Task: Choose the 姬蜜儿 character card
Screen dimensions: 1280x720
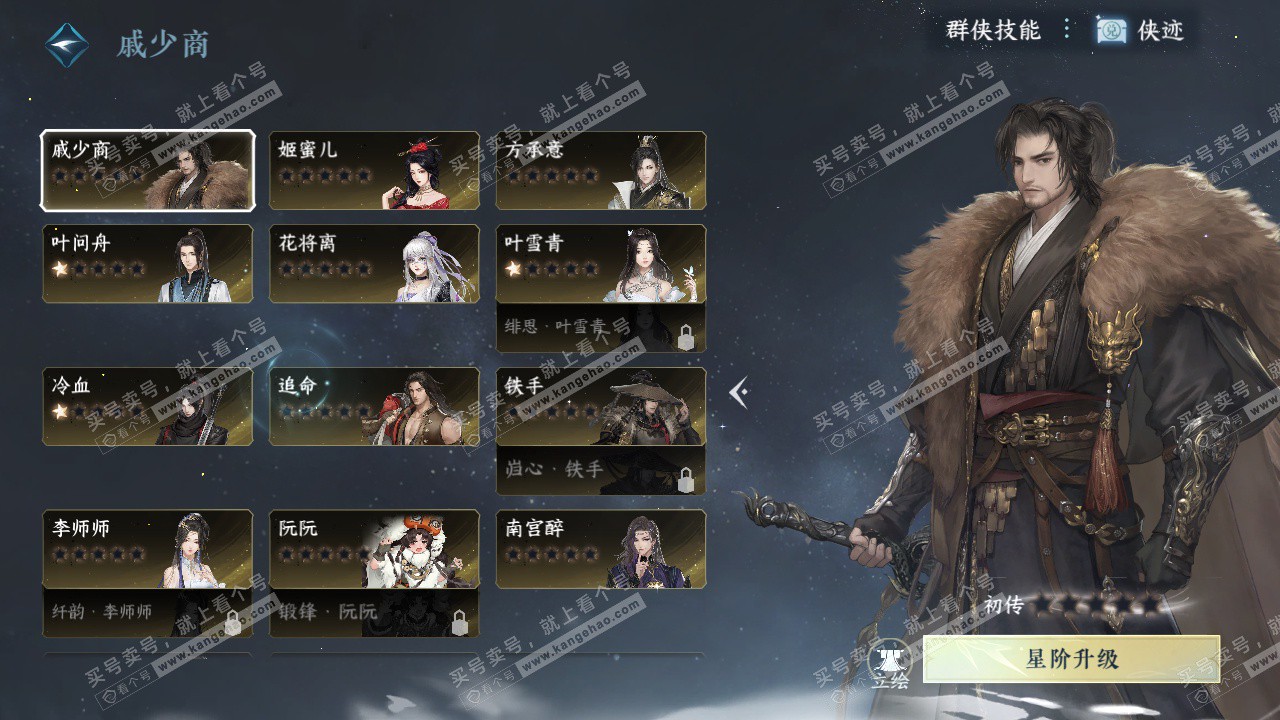Action: 374,171
